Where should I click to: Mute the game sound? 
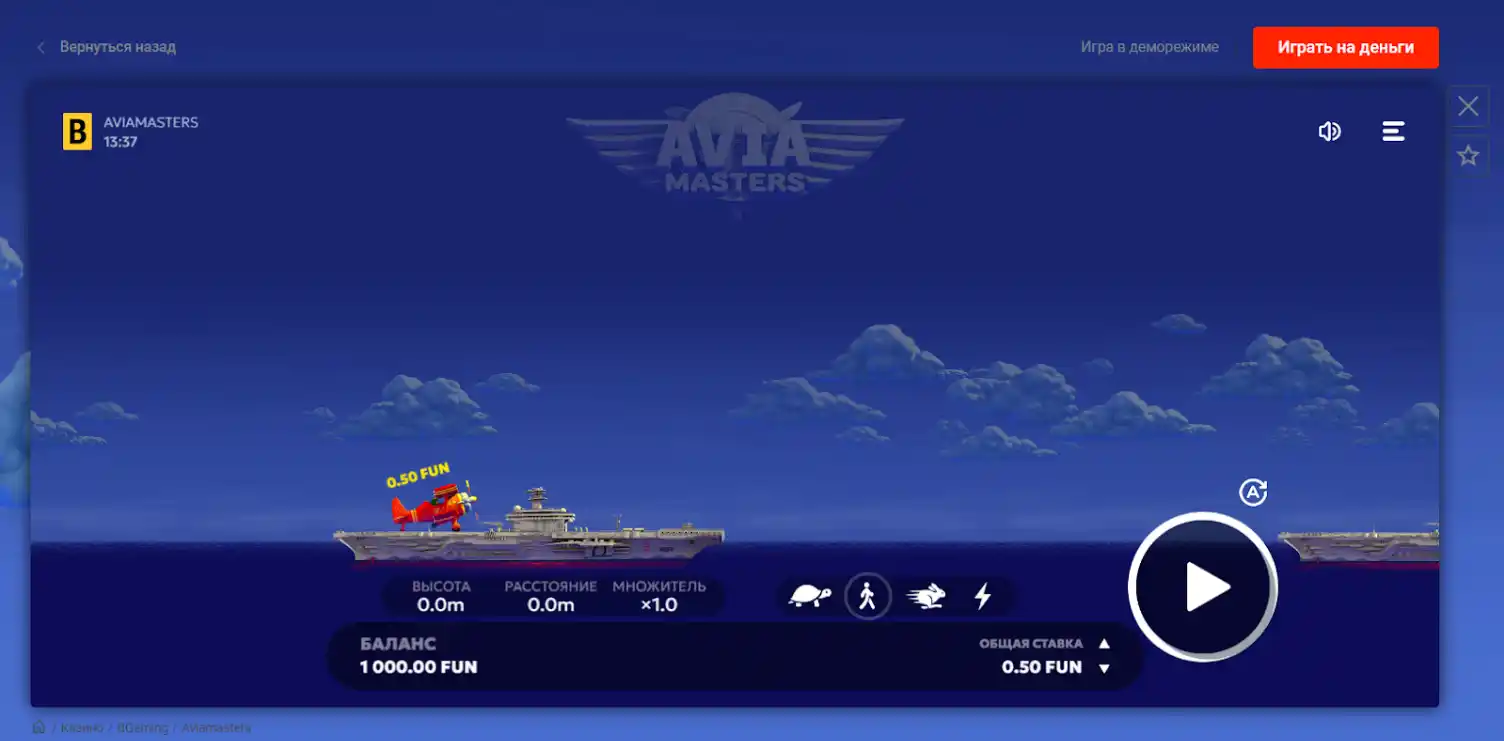1330,130
